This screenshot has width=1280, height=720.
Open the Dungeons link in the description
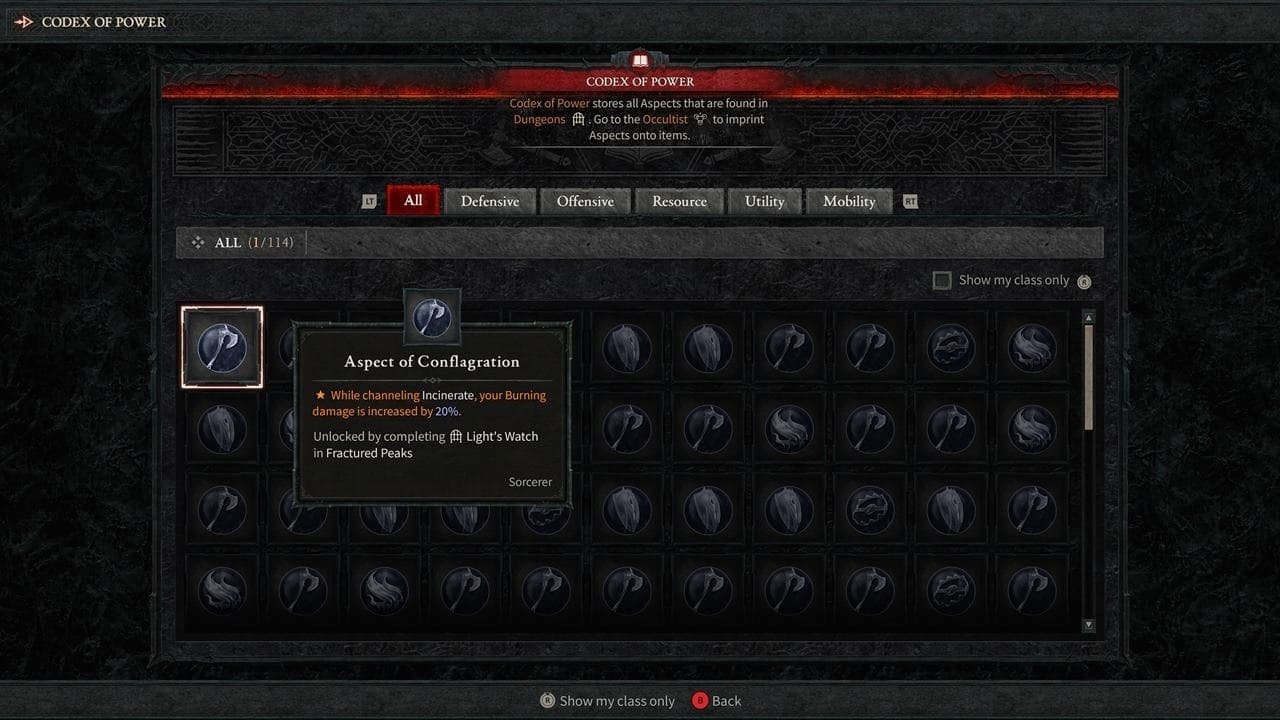click(539, 118)
